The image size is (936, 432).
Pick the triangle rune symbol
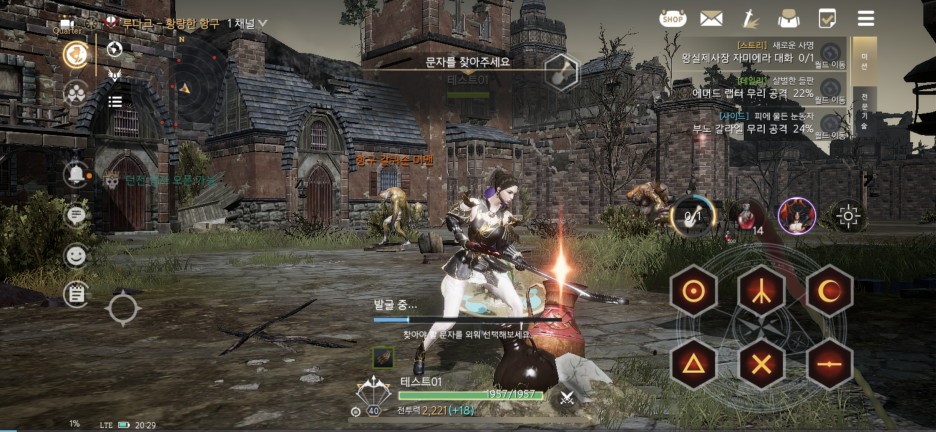pos(693,363)
